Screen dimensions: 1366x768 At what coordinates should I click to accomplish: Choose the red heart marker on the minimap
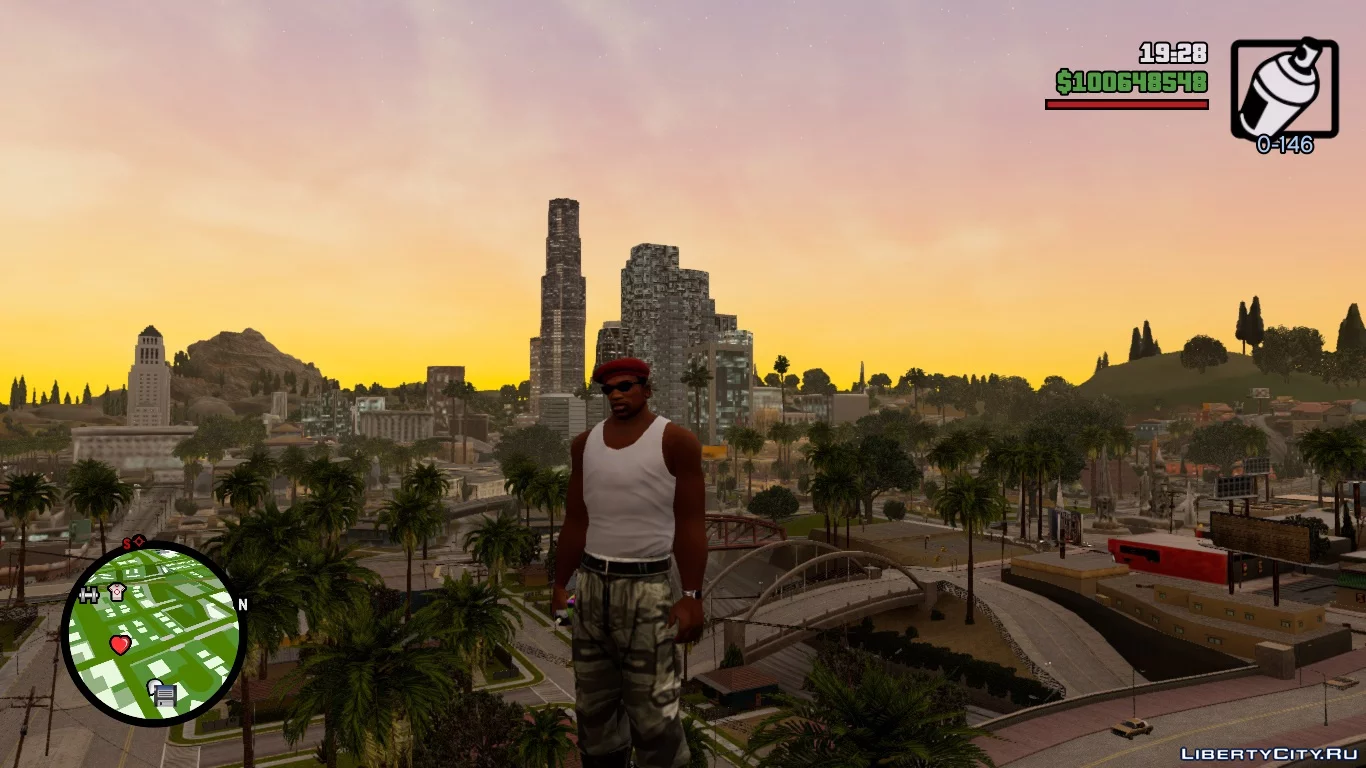click(120, 645)
